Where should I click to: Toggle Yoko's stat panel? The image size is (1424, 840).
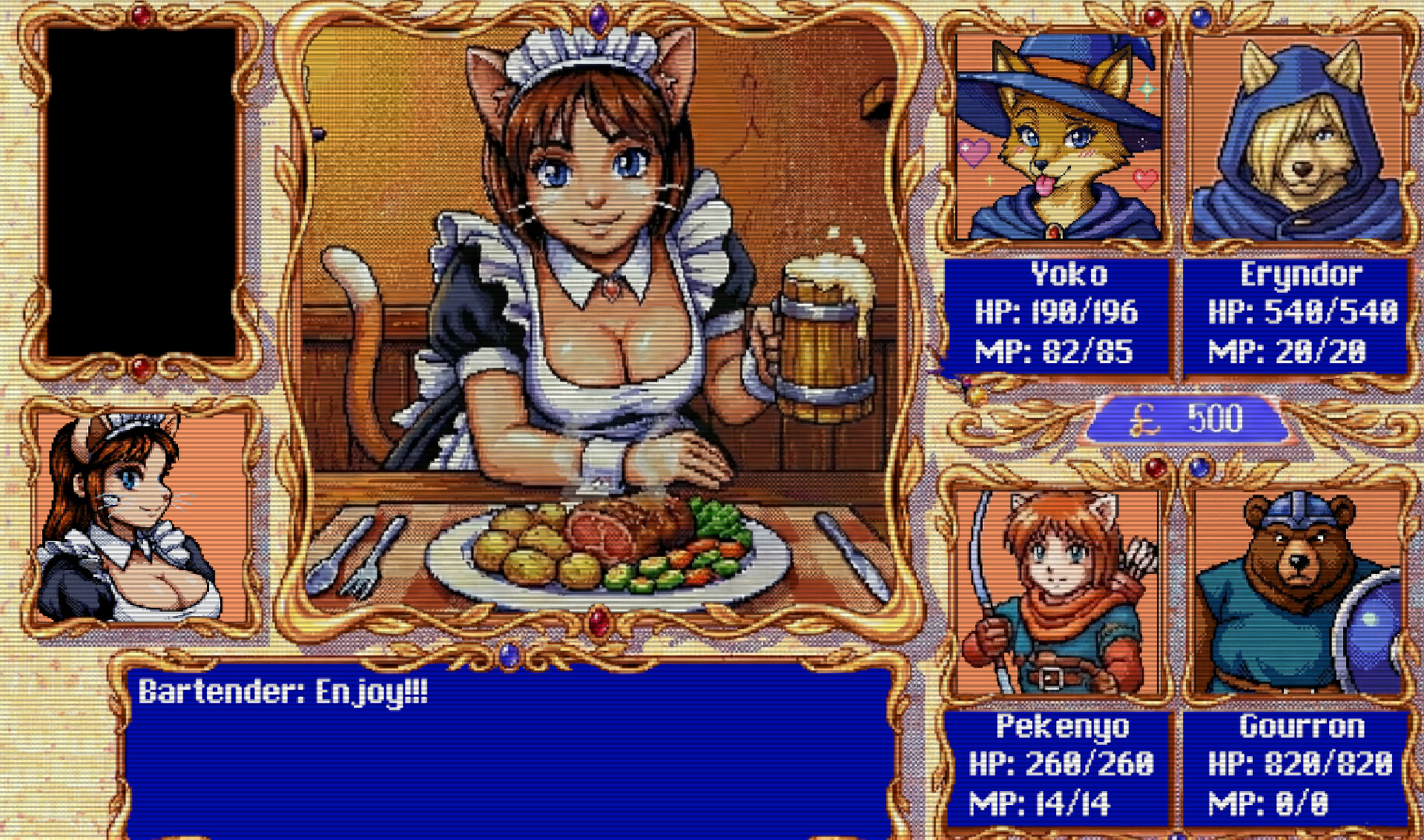tap(1058, 315)
